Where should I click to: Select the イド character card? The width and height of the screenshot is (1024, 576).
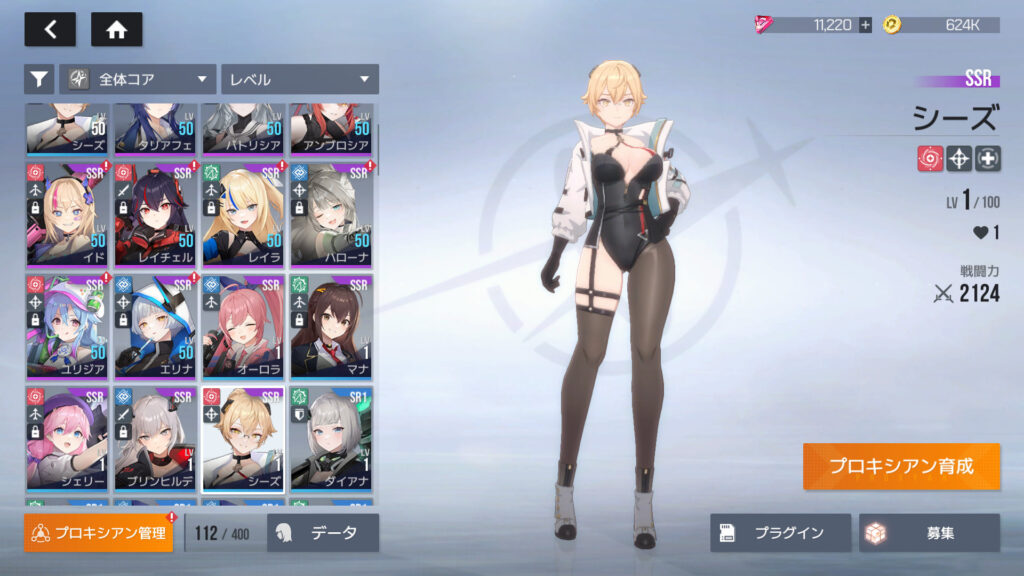click(x=67, y=214)
